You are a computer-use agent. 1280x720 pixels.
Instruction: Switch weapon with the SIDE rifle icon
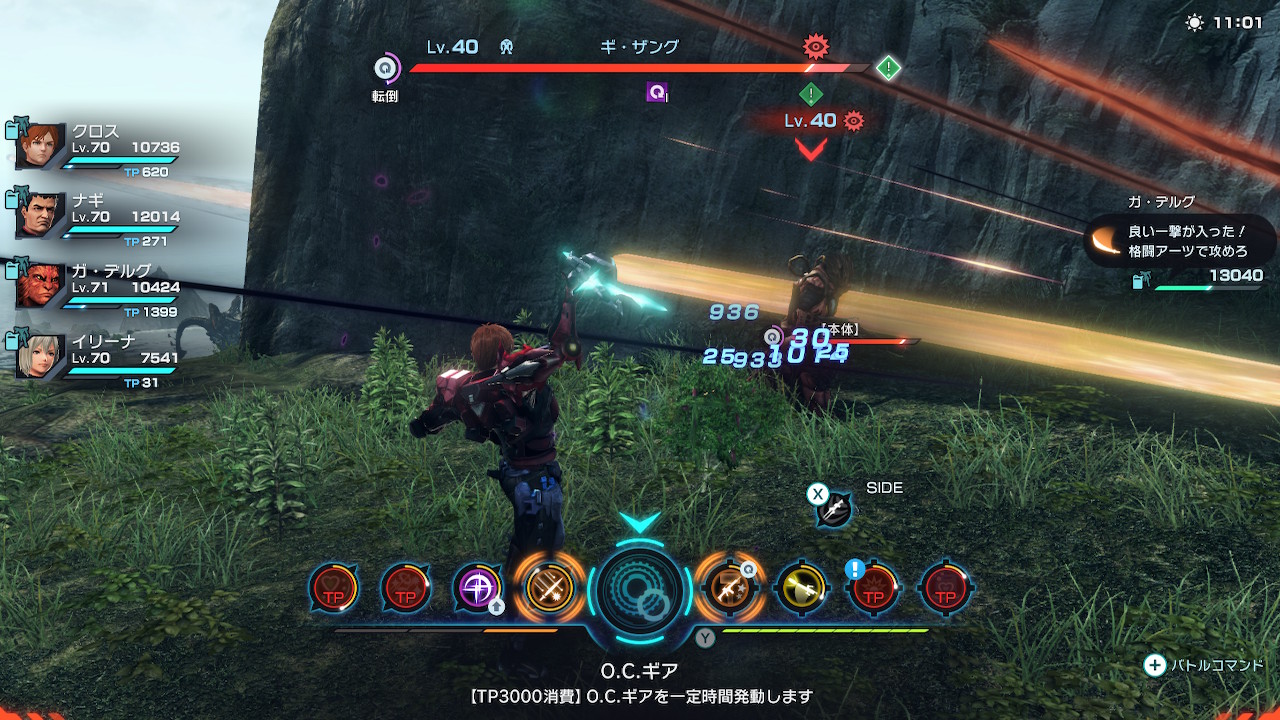pos(833,510)
